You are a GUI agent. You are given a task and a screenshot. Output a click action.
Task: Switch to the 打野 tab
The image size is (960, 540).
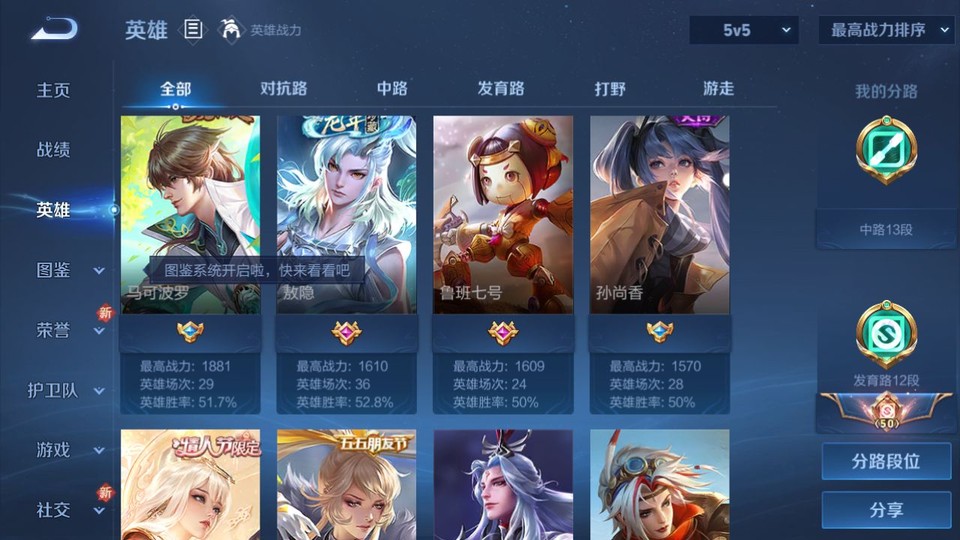pos(610,88)
